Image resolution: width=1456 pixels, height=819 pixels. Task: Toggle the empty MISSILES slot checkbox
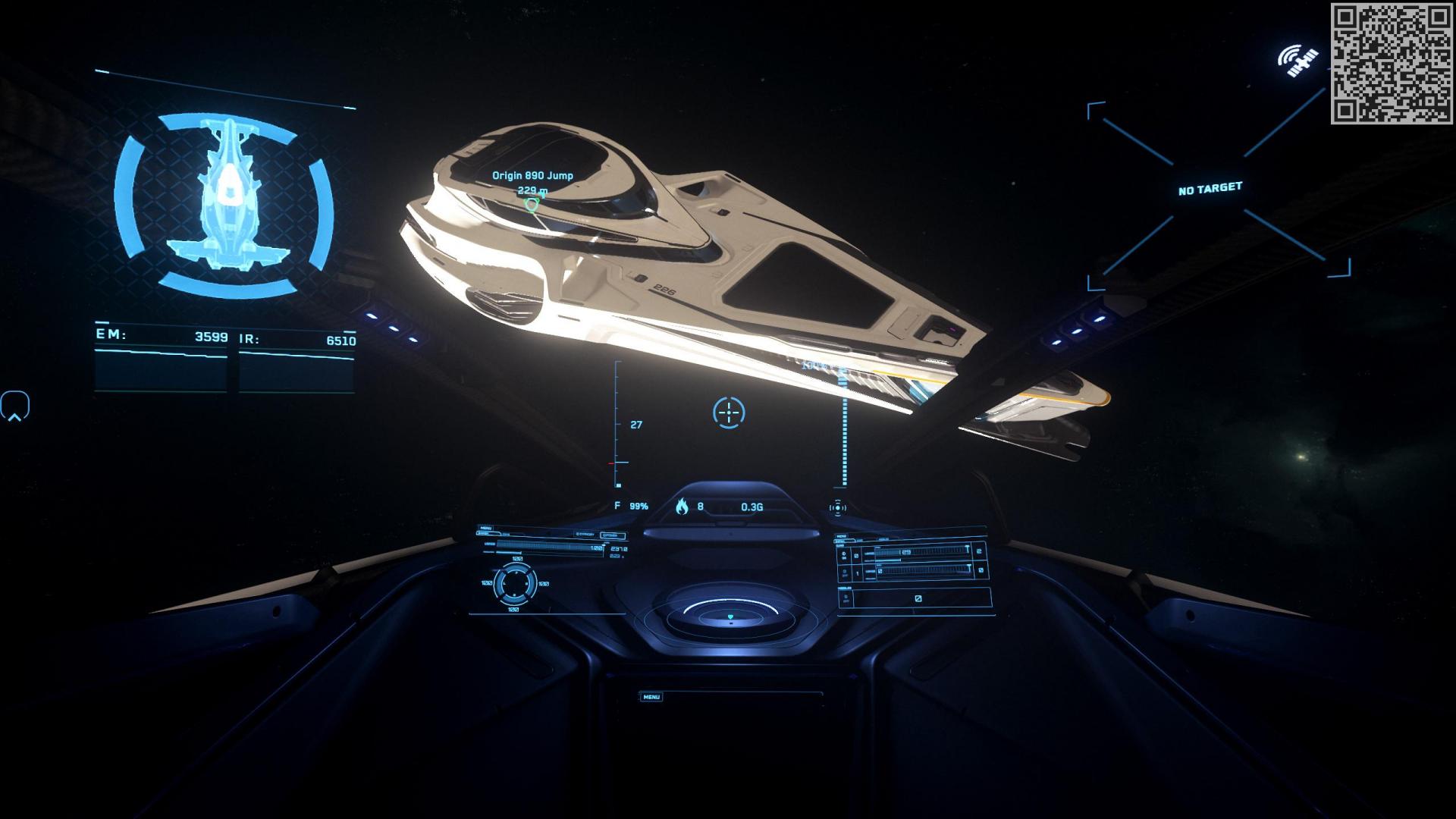coord(918,598)
